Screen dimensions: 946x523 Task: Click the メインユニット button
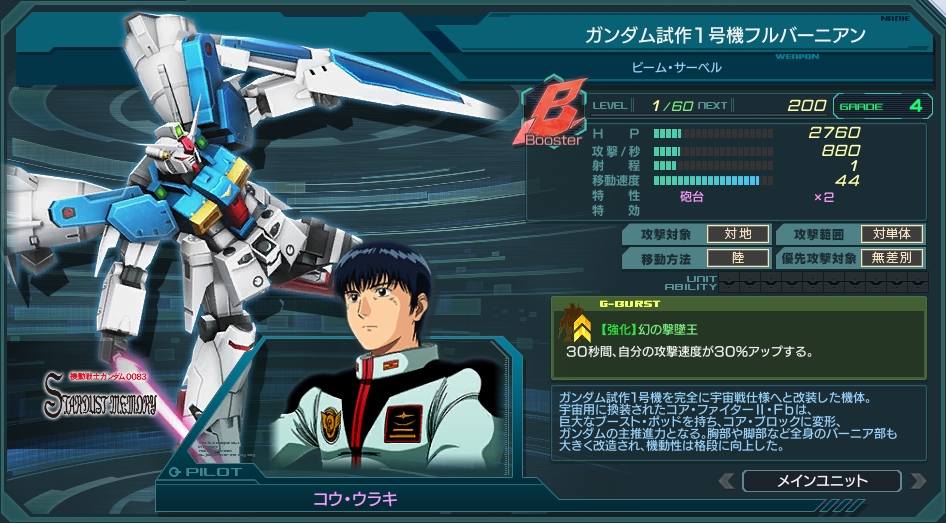click(822, 481)
